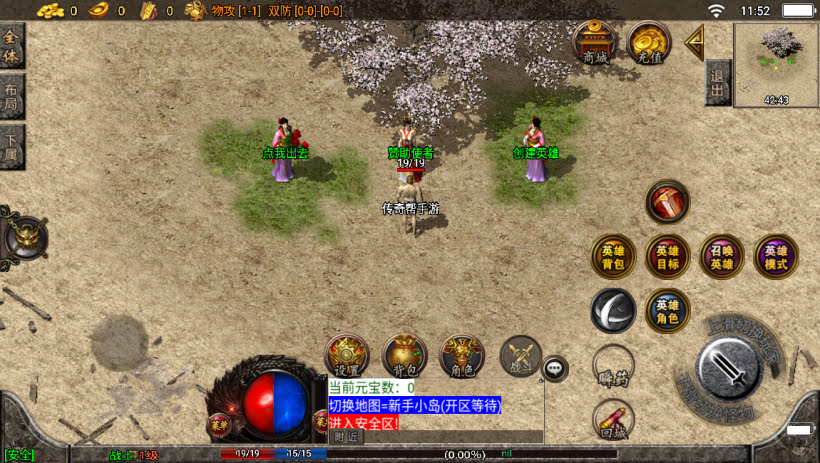Open the 英雄背包 hero bag
This screenshot has width=820, height=463.
613,256
